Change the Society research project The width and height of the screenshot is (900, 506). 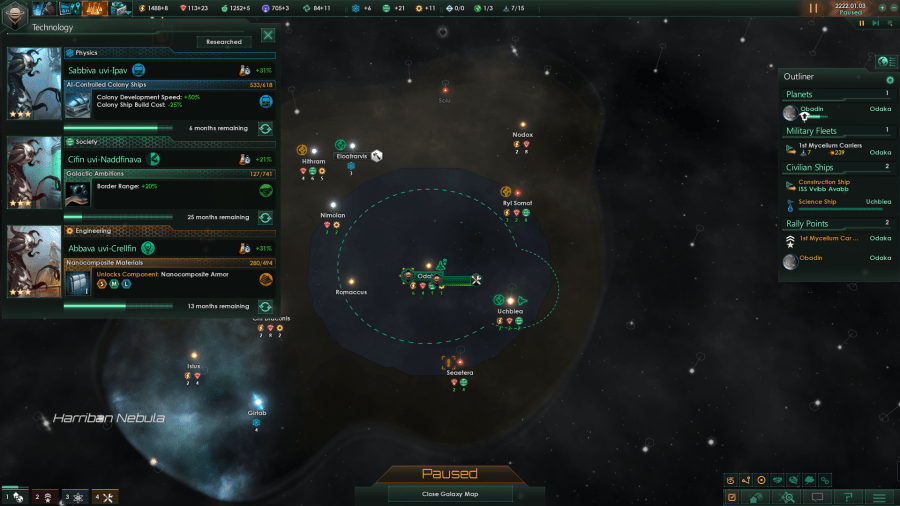265,217
